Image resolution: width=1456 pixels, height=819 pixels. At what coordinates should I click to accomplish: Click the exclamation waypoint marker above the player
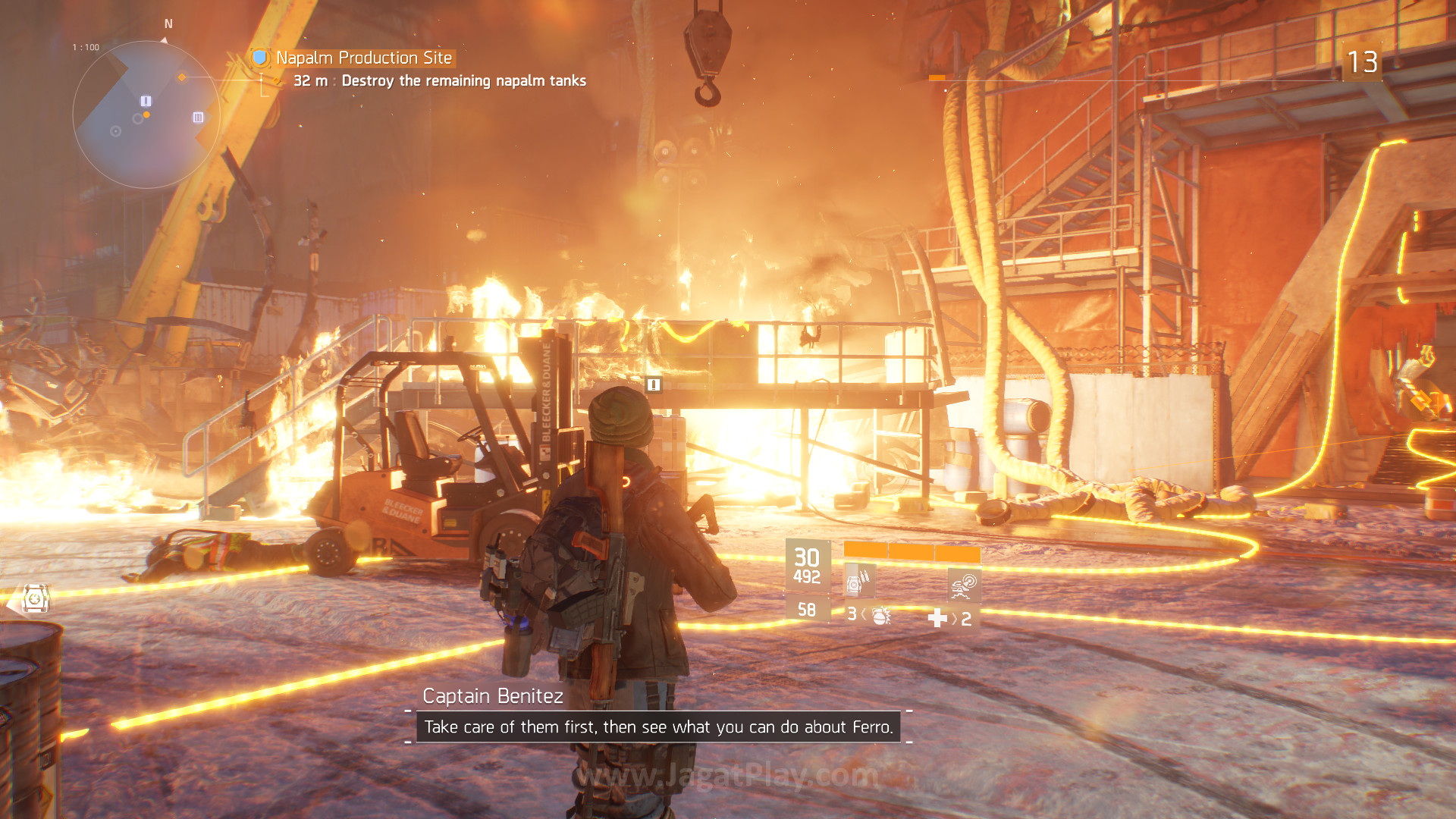[x=654, y=385]
